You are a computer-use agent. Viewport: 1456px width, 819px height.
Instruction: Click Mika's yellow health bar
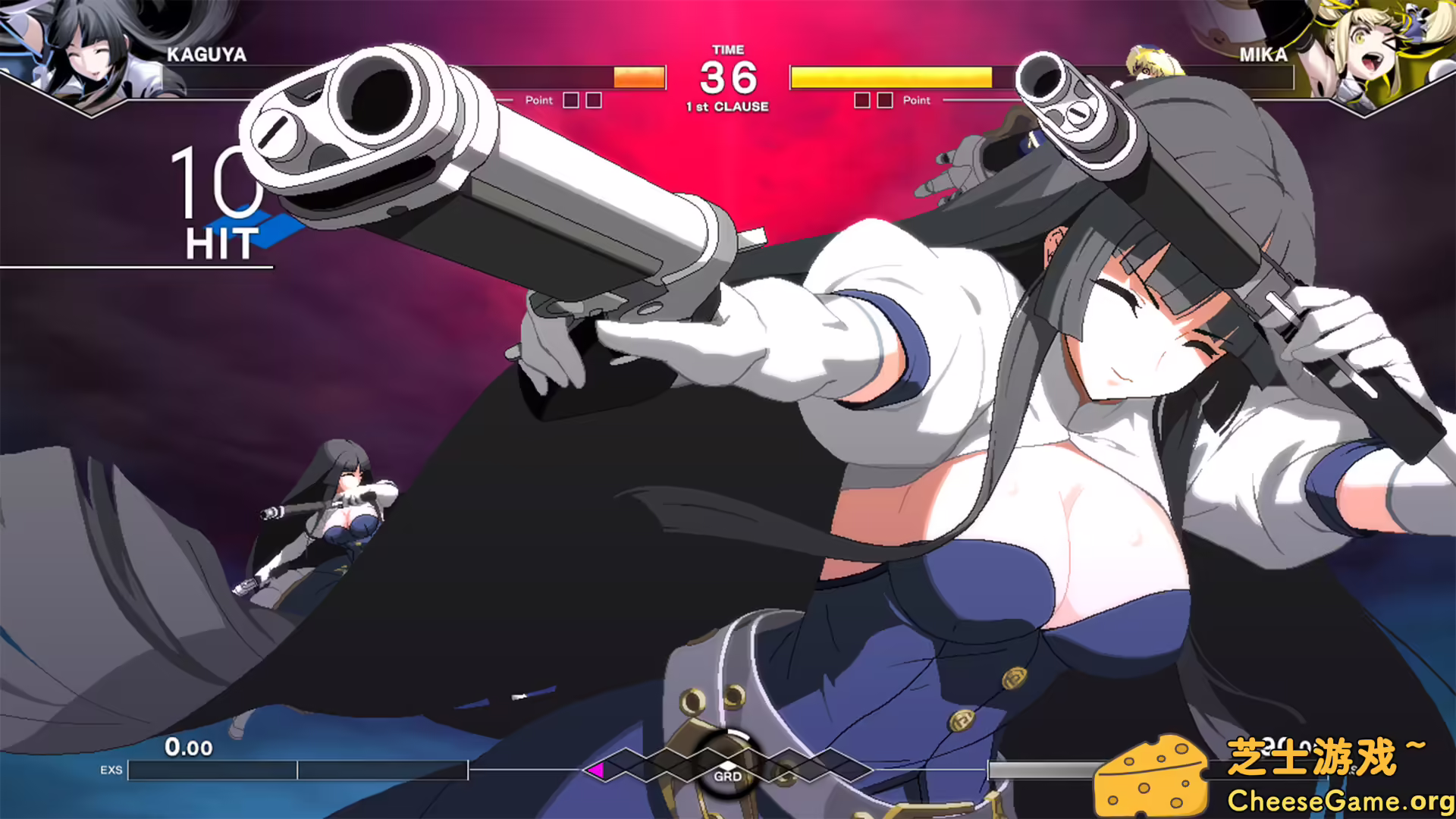click(x=891, y=77)
